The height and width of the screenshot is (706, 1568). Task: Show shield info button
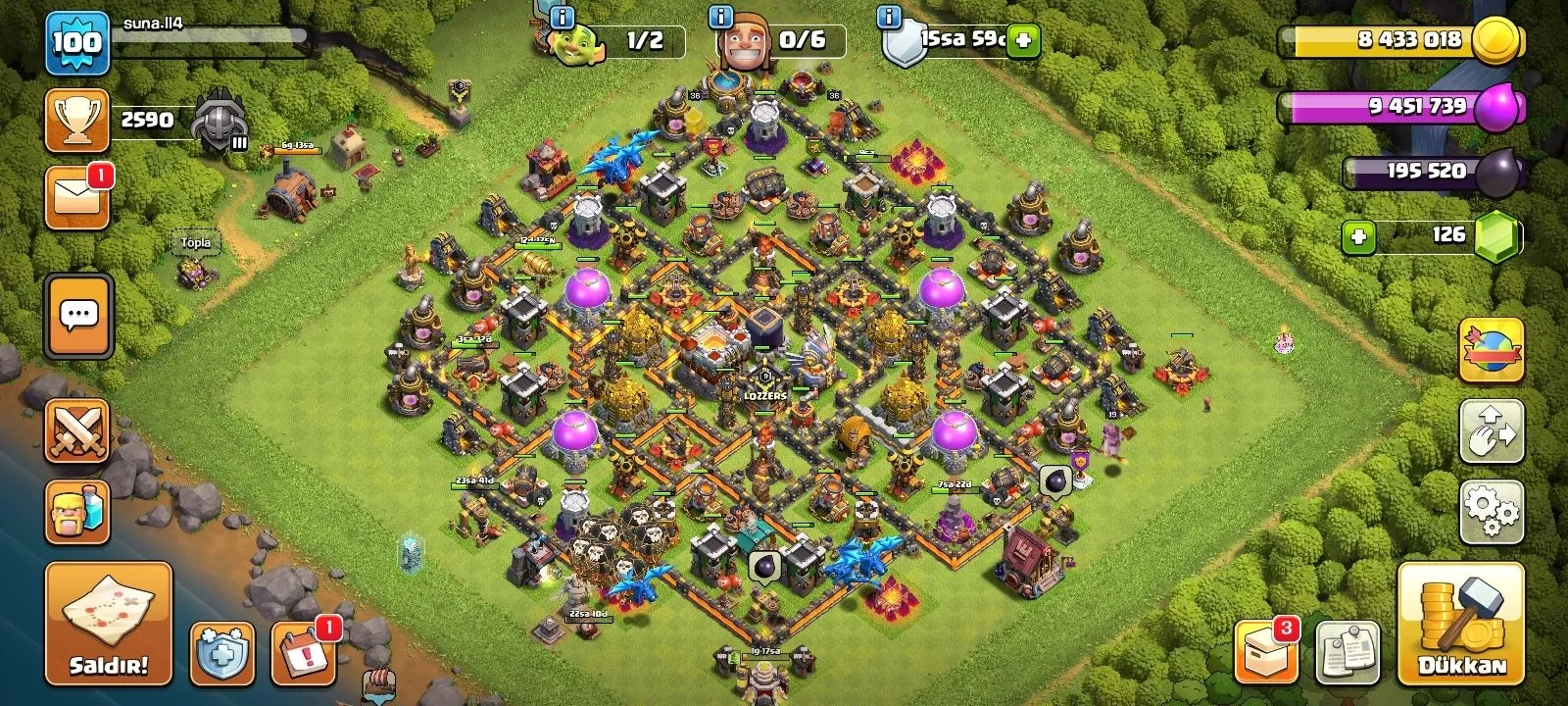click(x=890, y=17)
